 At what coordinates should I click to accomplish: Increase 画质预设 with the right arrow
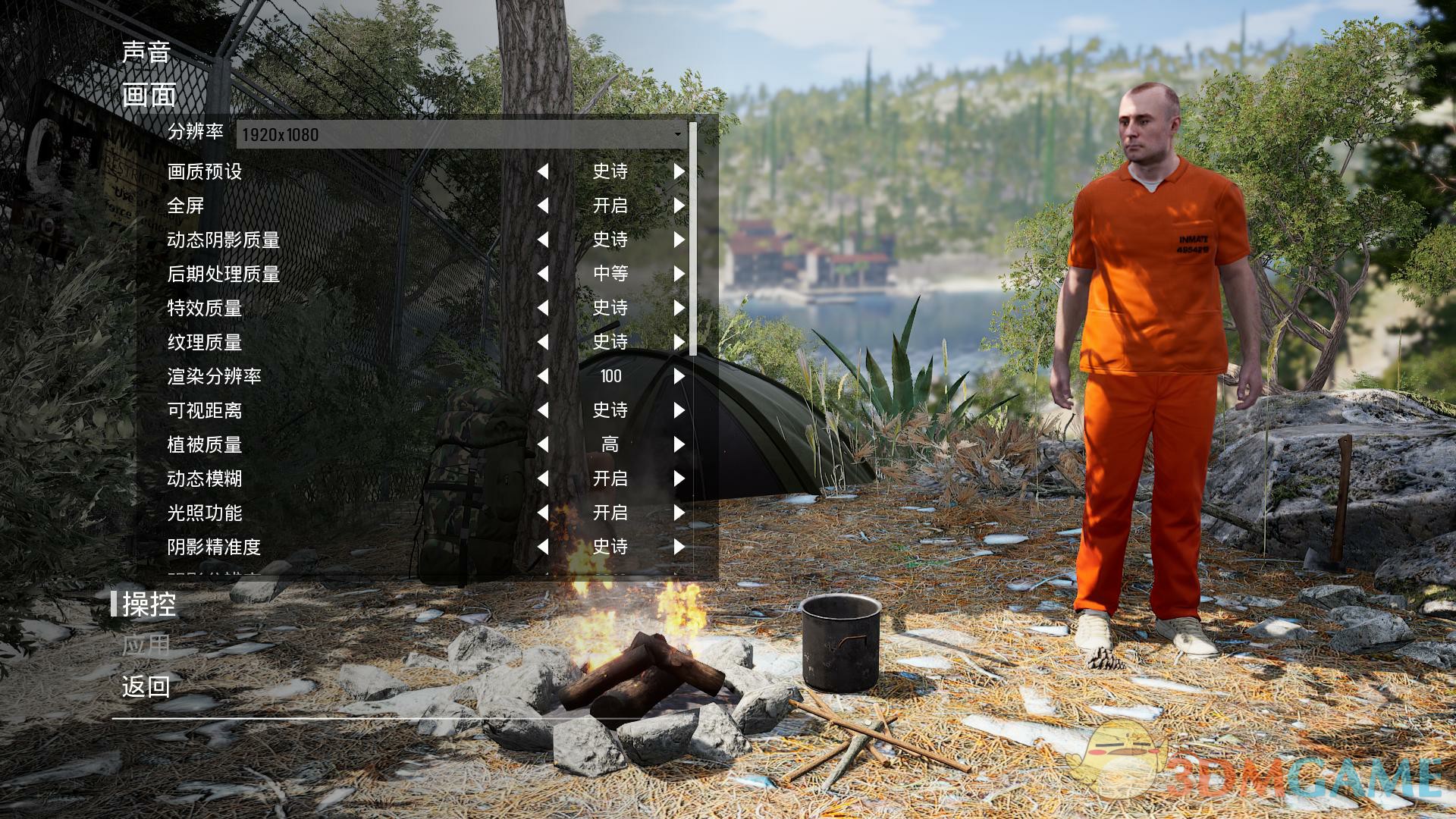click(x=679, y=172)
